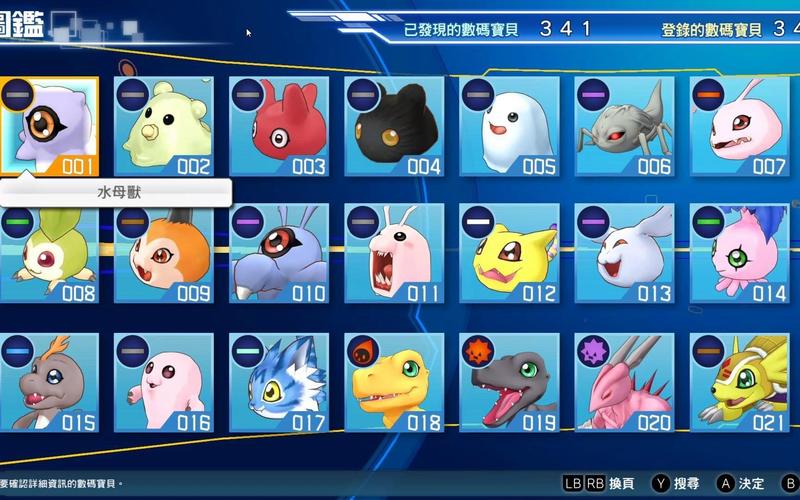
Task: Open Digimon tile numbered 008
Action: point(50,254)
